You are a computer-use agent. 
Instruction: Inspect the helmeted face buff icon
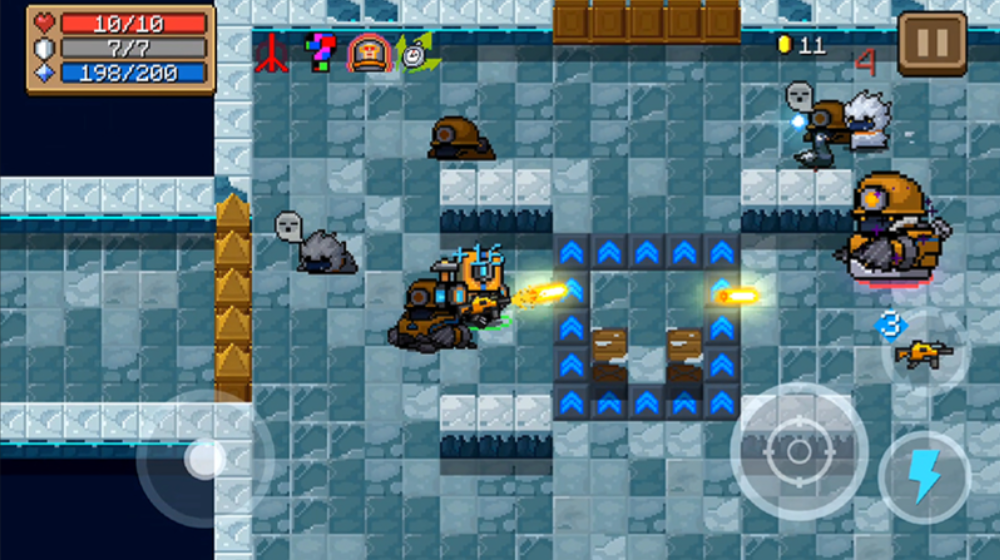point(367,53)
